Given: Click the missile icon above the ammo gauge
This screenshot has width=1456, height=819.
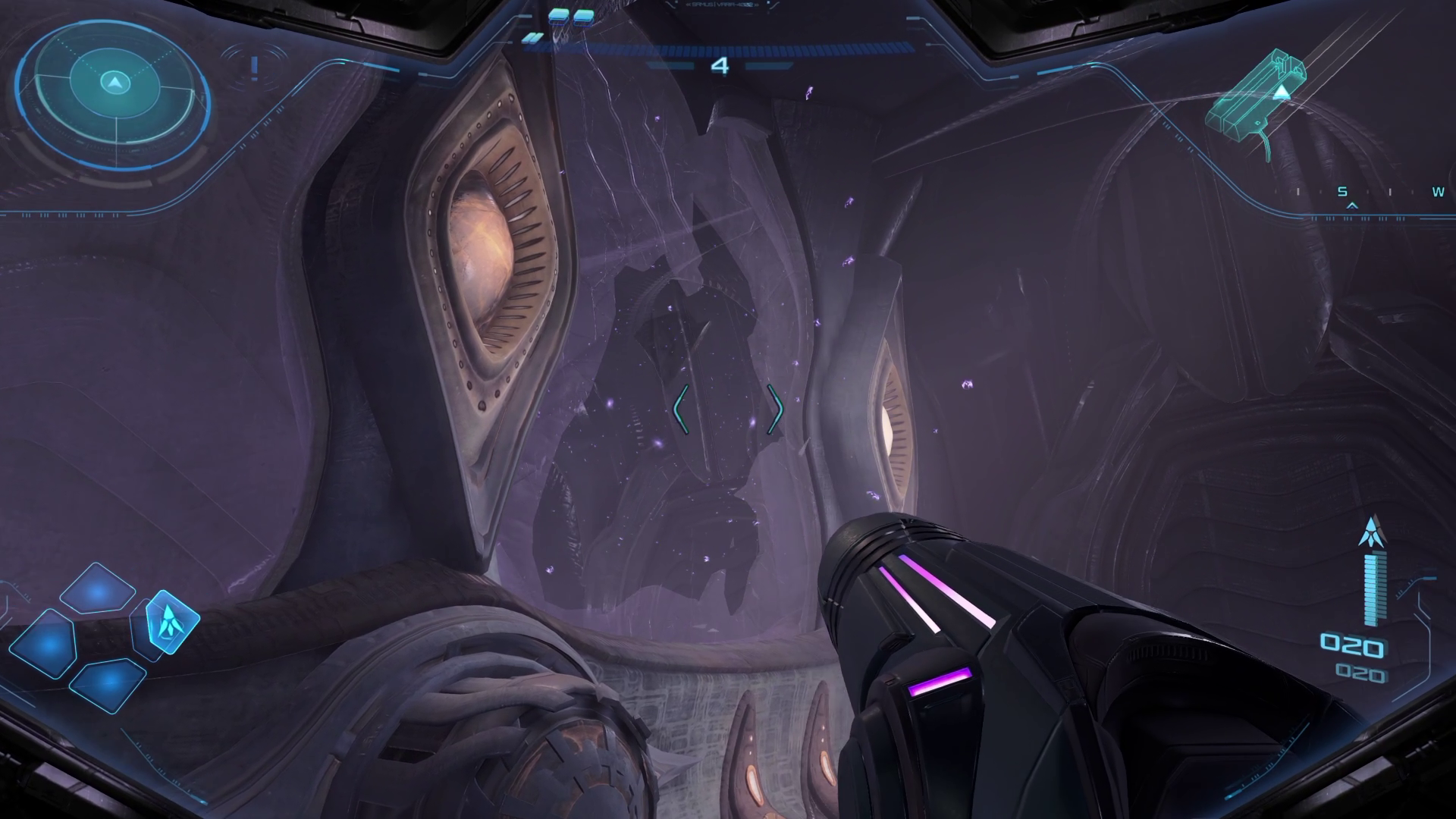Looking at the screenshot, I should [1372, 532].
